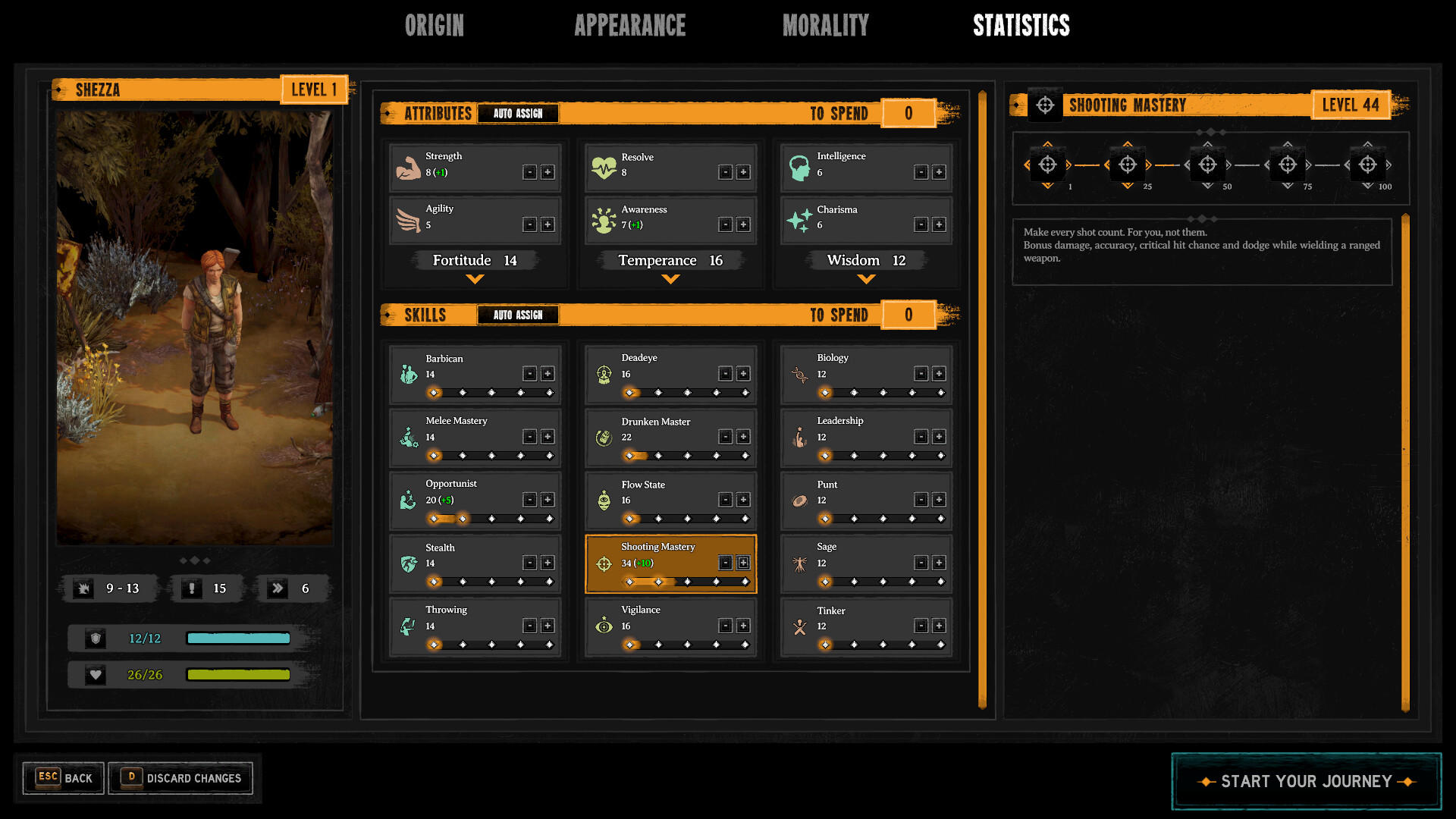The width and height of the screenshot is (1456, 819).
Task: Expand the Wisdom details chevron
Action: 865,279
